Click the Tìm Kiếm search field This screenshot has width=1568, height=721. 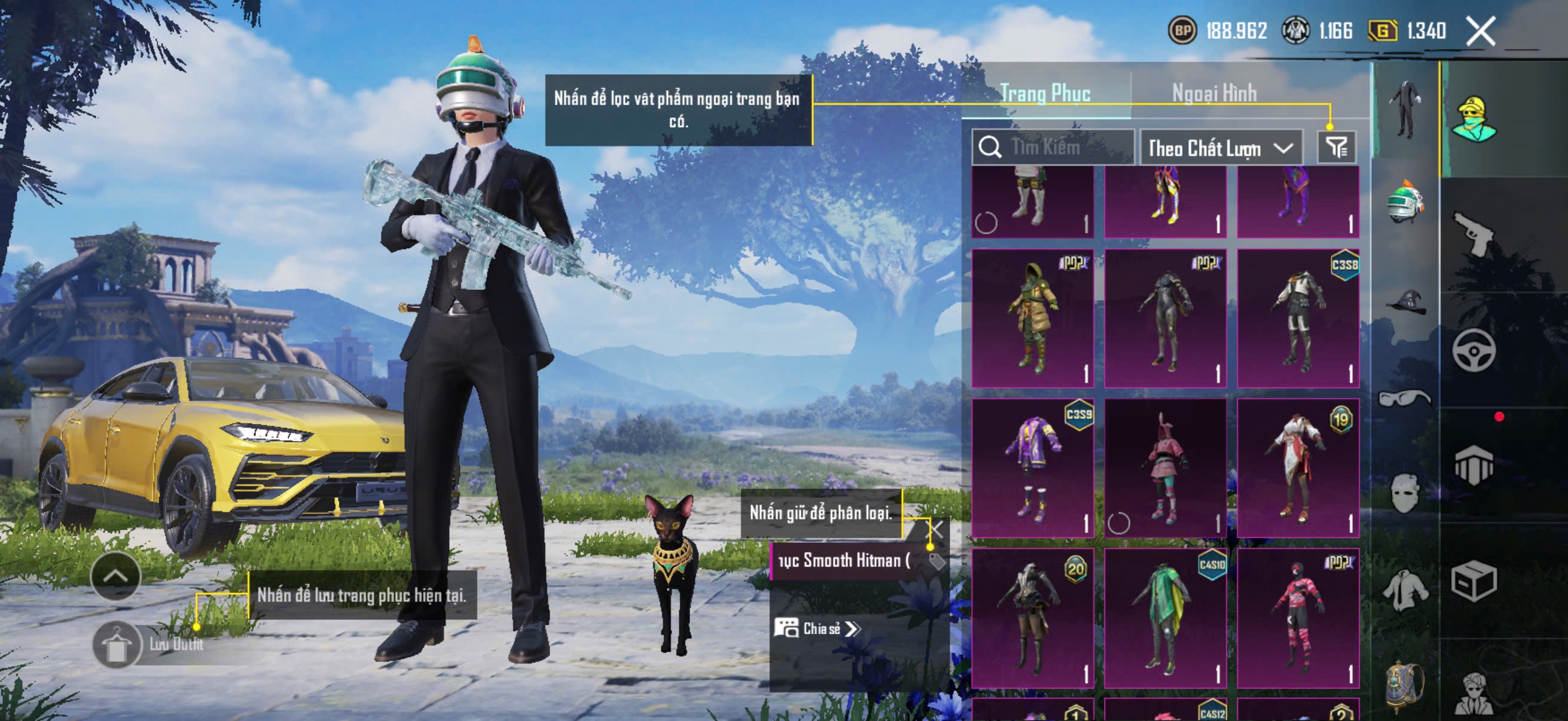pos(1054,147)
